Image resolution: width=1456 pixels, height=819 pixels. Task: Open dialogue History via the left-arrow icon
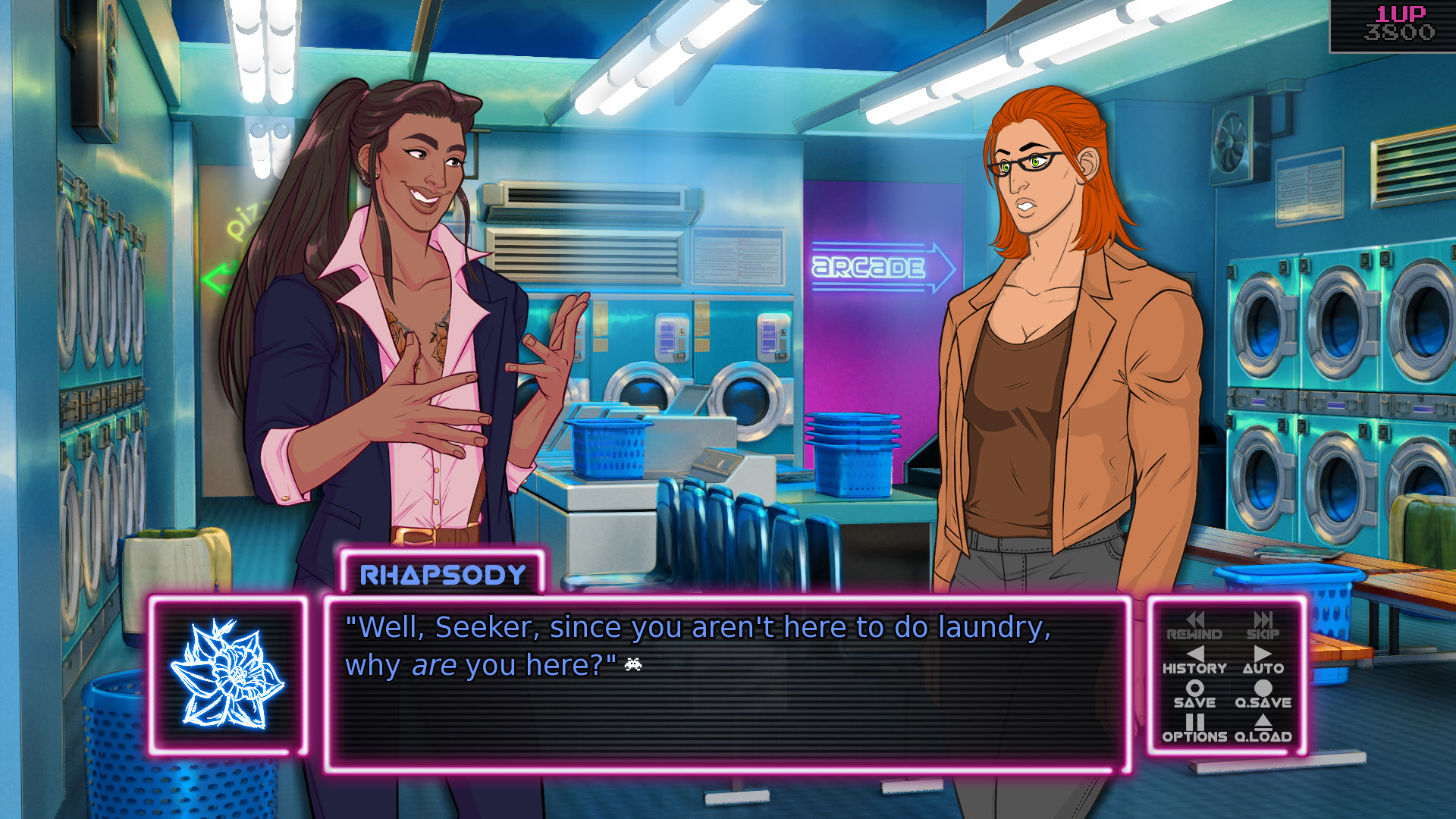coord(1197,655)
